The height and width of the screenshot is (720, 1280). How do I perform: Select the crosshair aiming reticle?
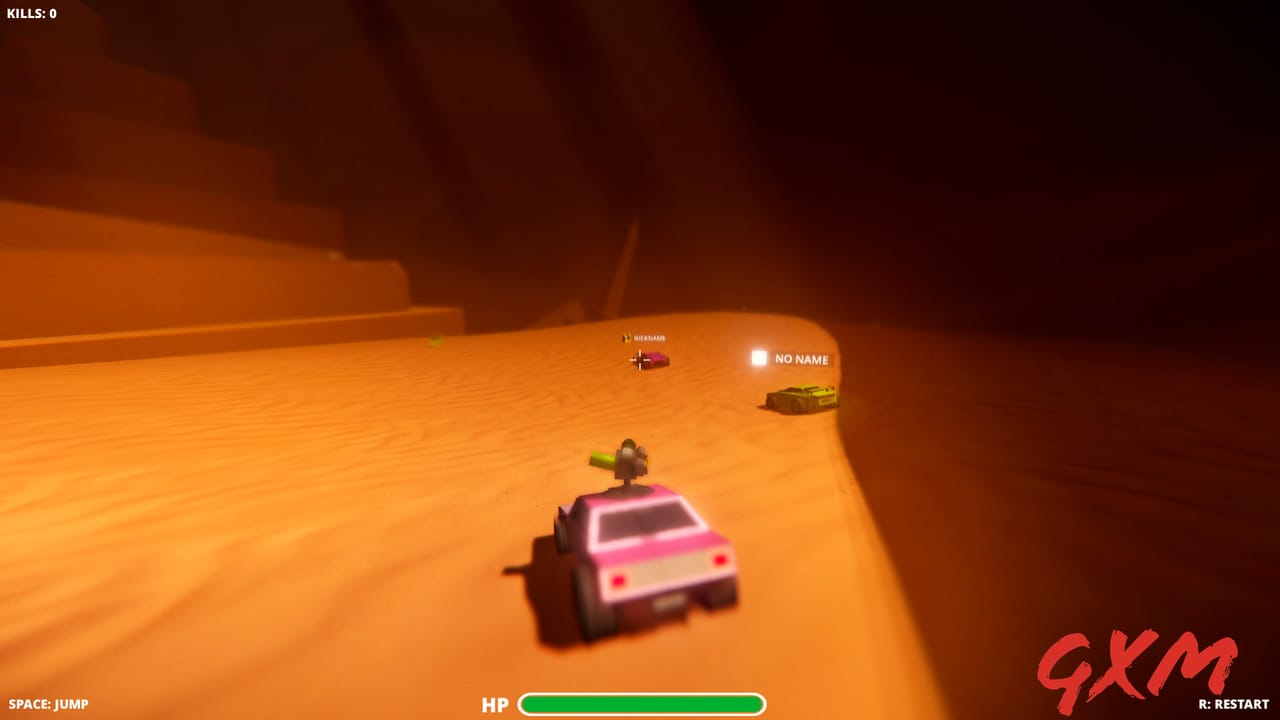pyautogui.click(x=640, y=360)
